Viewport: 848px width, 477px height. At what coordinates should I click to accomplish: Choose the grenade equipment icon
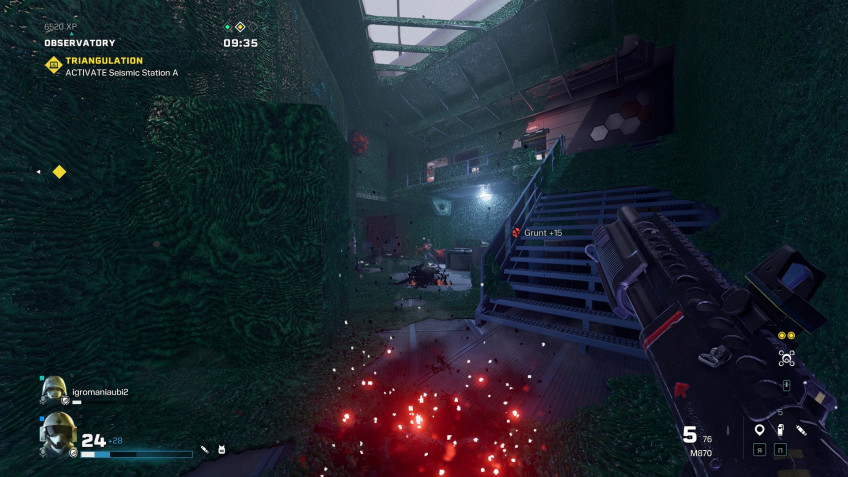pos(780,430)
